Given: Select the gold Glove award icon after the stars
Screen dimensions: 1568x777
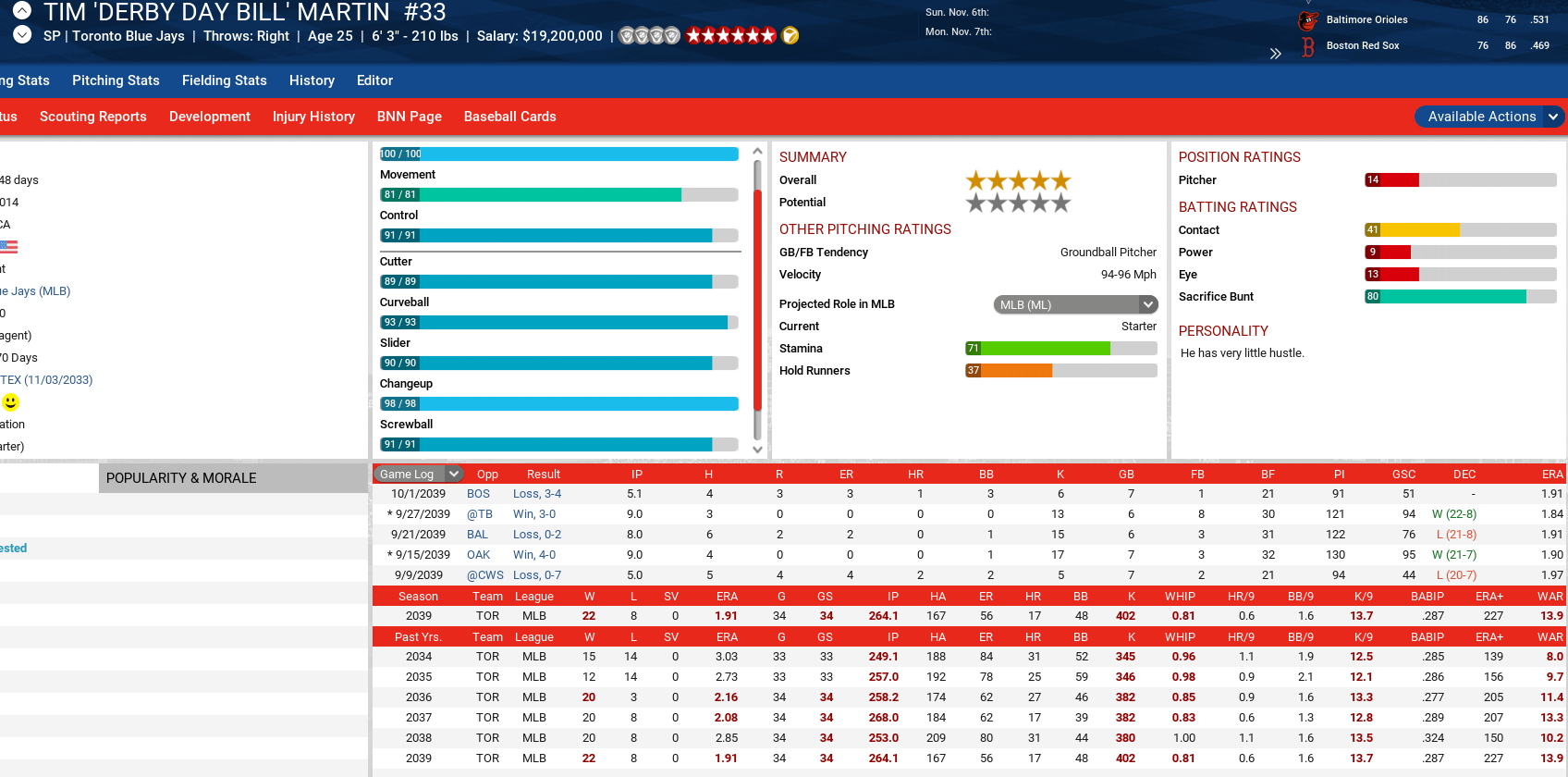Looking at the screenshot, I should click(790, 35).
